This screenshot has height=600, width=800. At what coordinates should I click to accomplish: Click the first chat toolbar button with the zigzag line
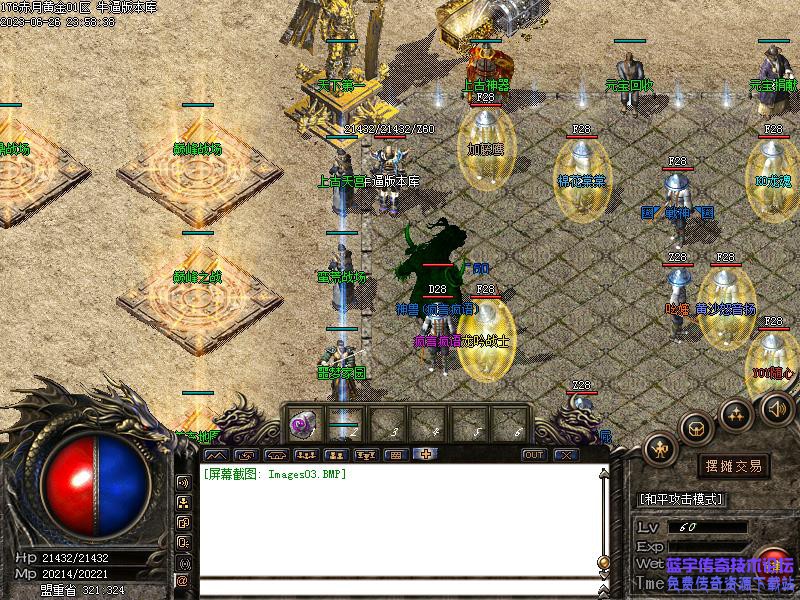(215, 455)
